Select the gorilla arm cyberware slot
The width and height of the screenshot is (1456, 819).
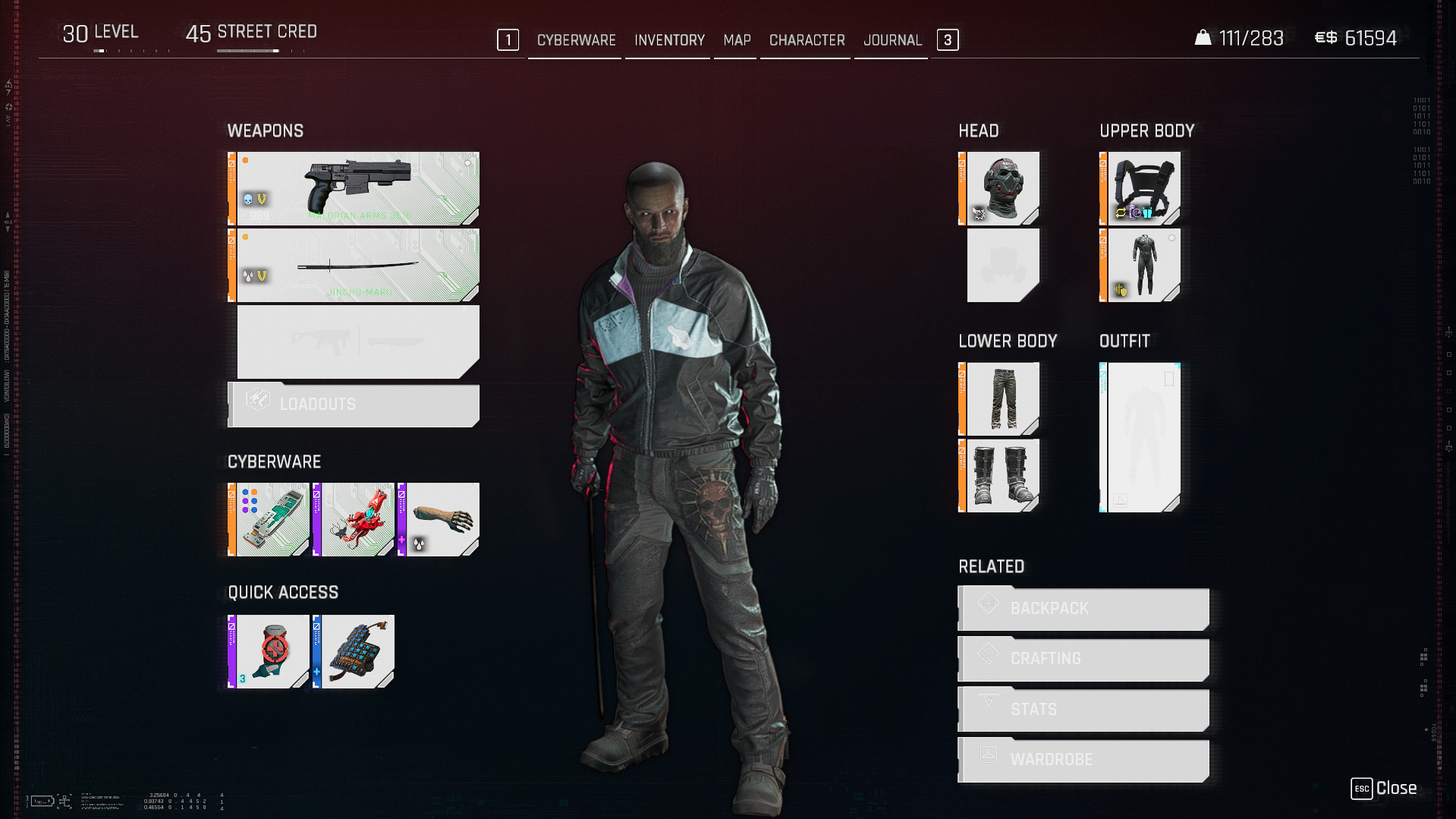coord(439,520)
